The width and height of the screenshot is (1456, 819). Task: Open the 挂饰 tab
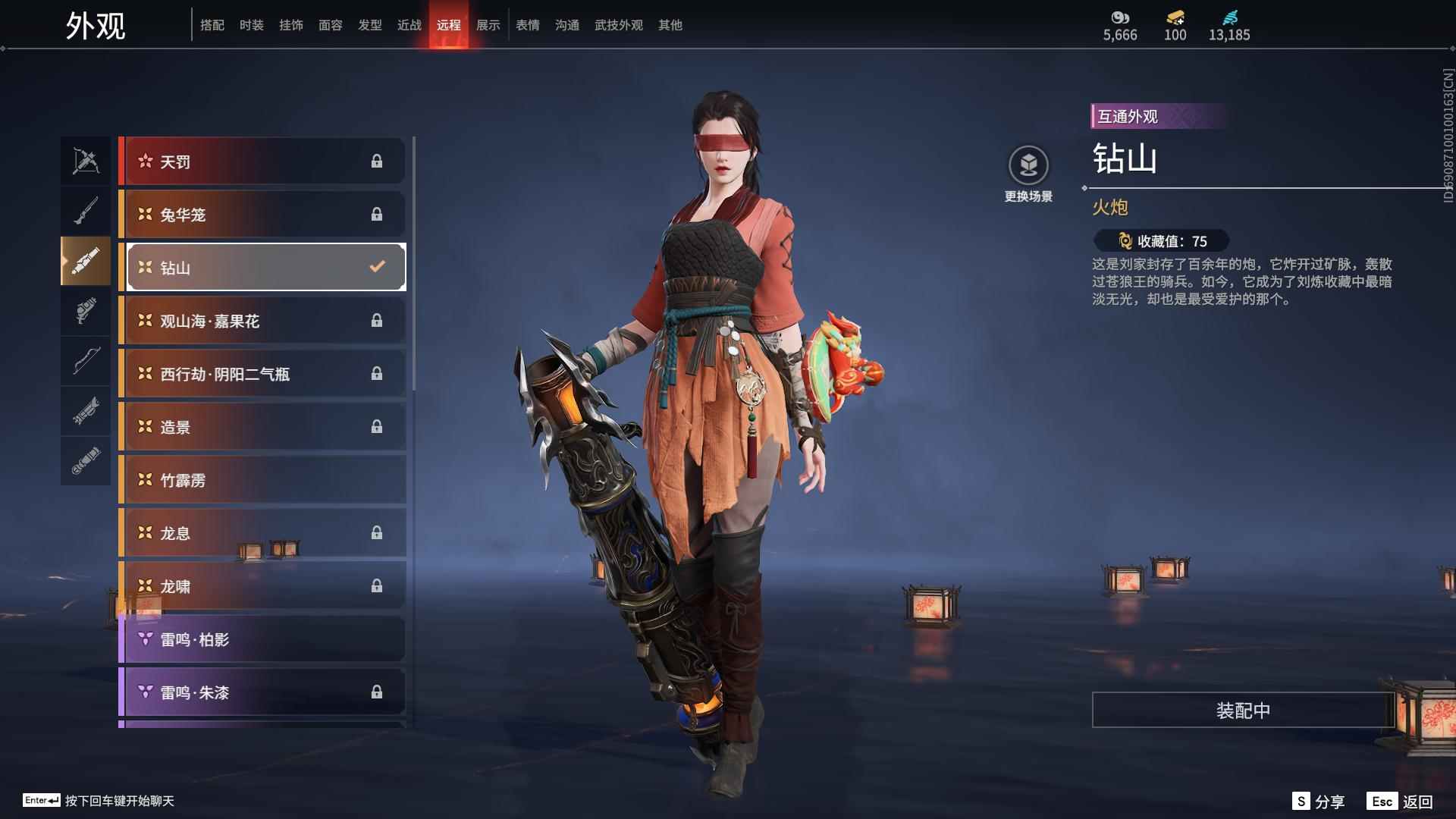290,25
